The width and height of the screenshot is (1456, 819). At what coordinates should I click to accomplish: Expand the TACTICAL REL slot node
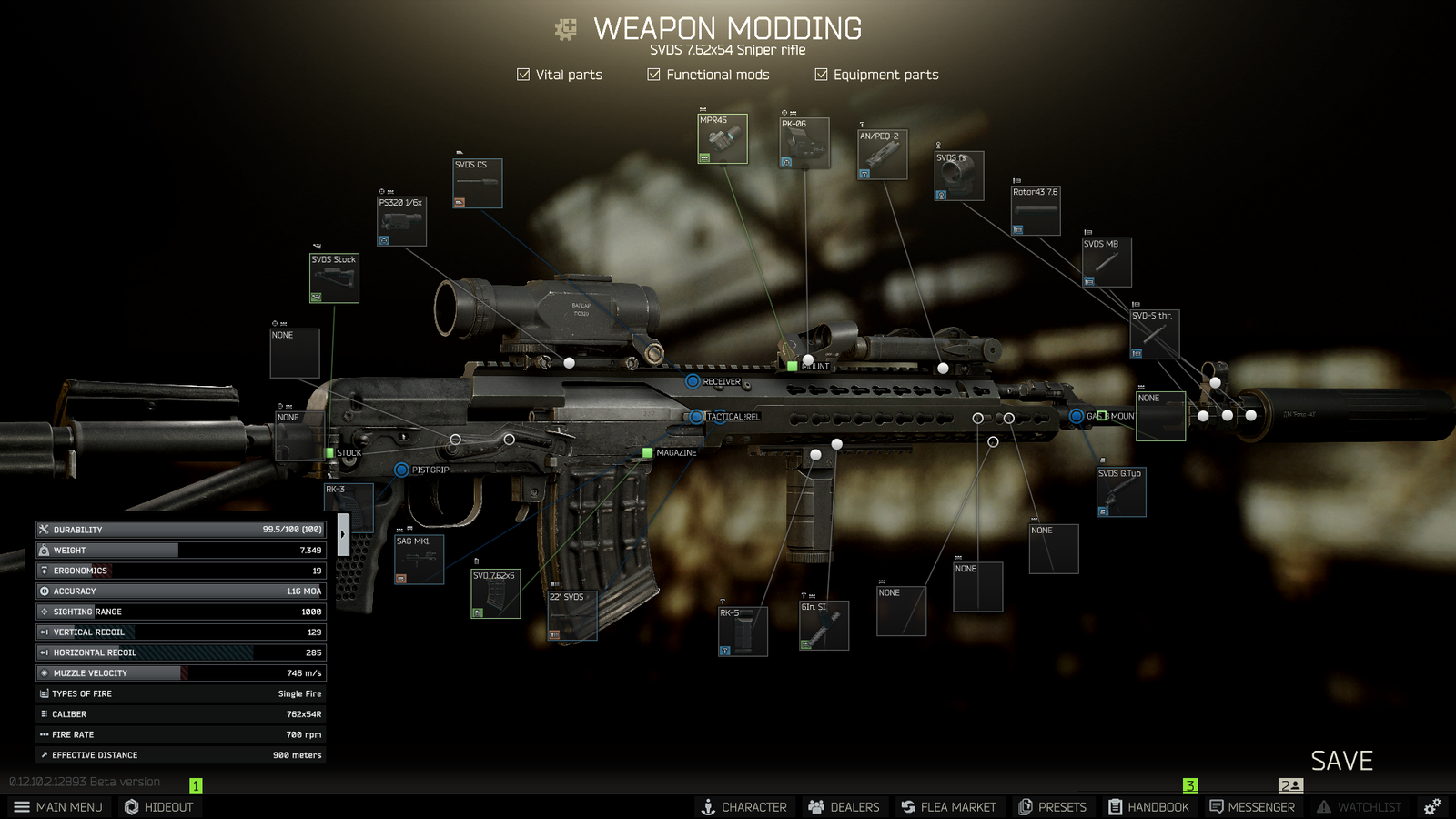click(698, 415)
